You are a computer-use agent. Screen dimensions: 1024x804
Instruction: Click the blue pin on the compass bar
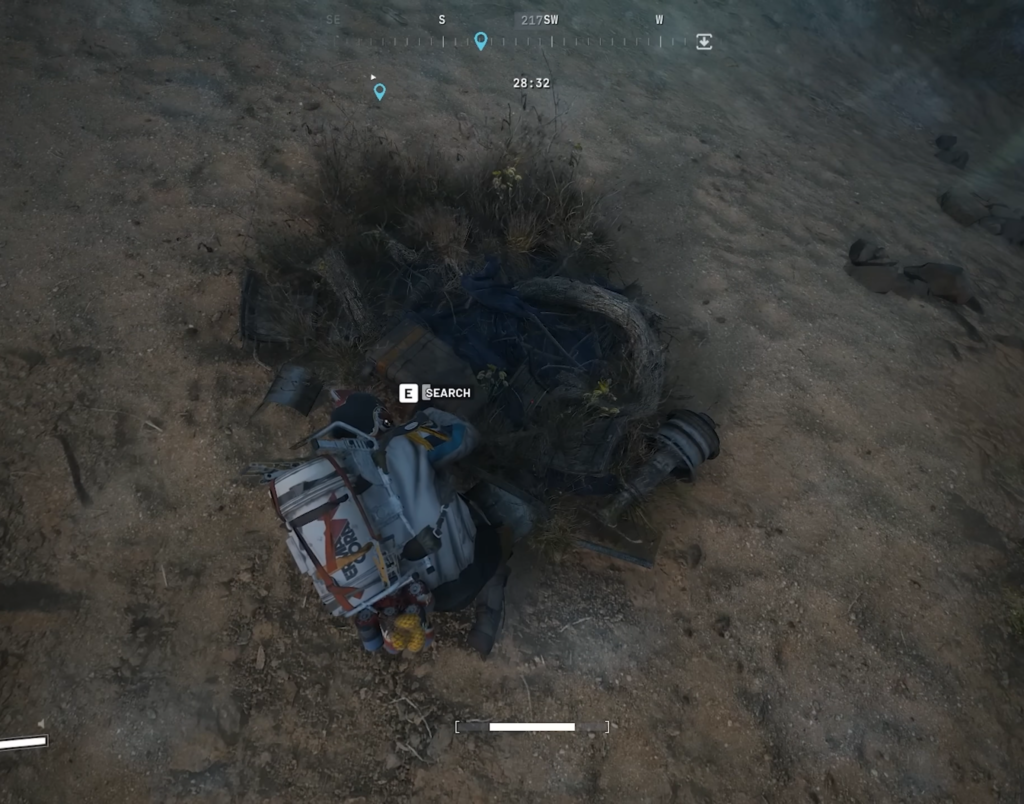[481, 40]
